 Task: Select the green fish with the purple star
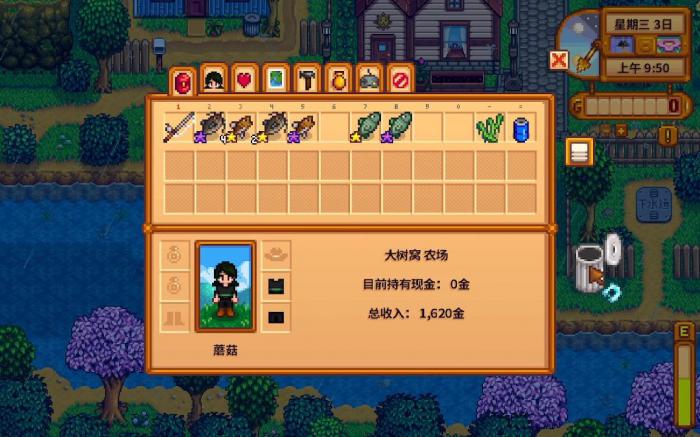(398, 128)
